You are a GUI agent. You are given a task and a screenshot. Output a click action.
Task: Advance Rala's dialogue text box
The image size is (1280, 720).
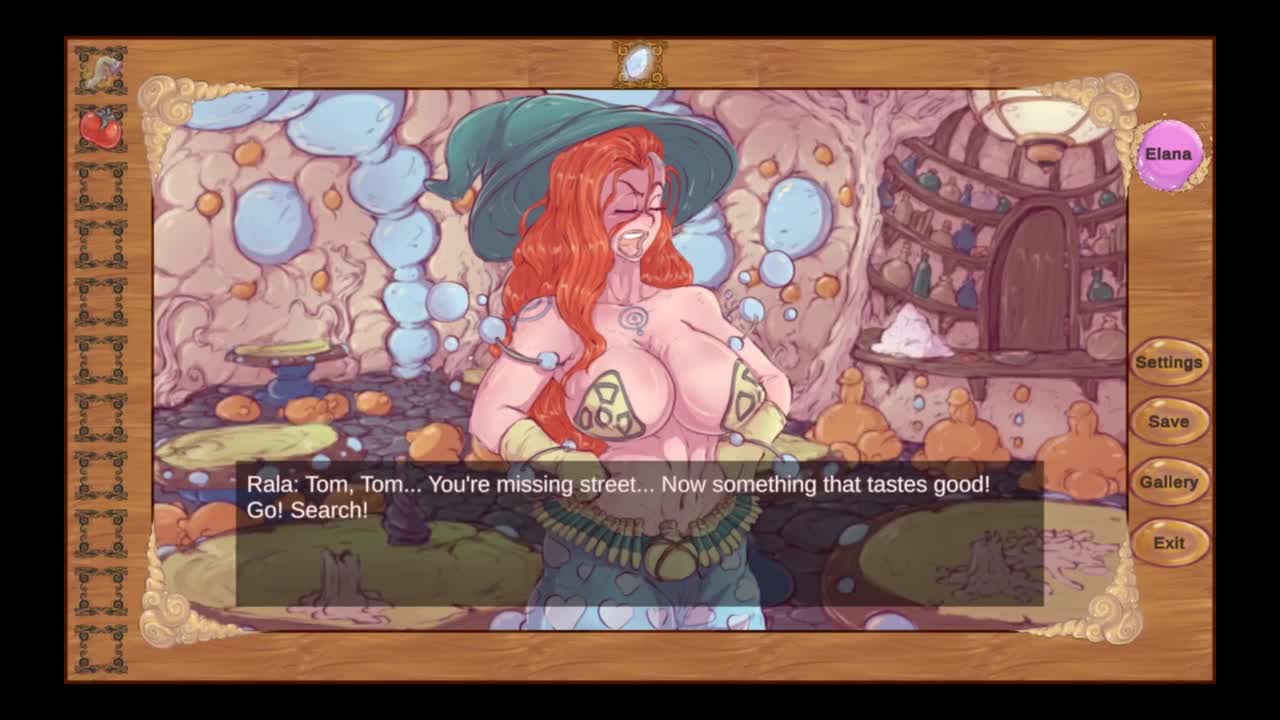639,533
